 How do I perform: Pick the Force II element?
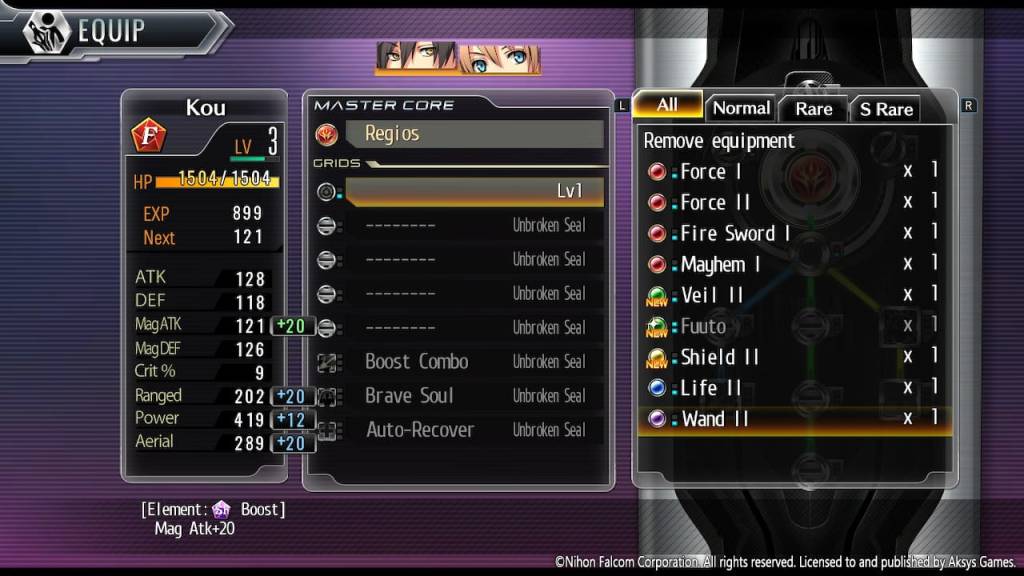[715, 203]
